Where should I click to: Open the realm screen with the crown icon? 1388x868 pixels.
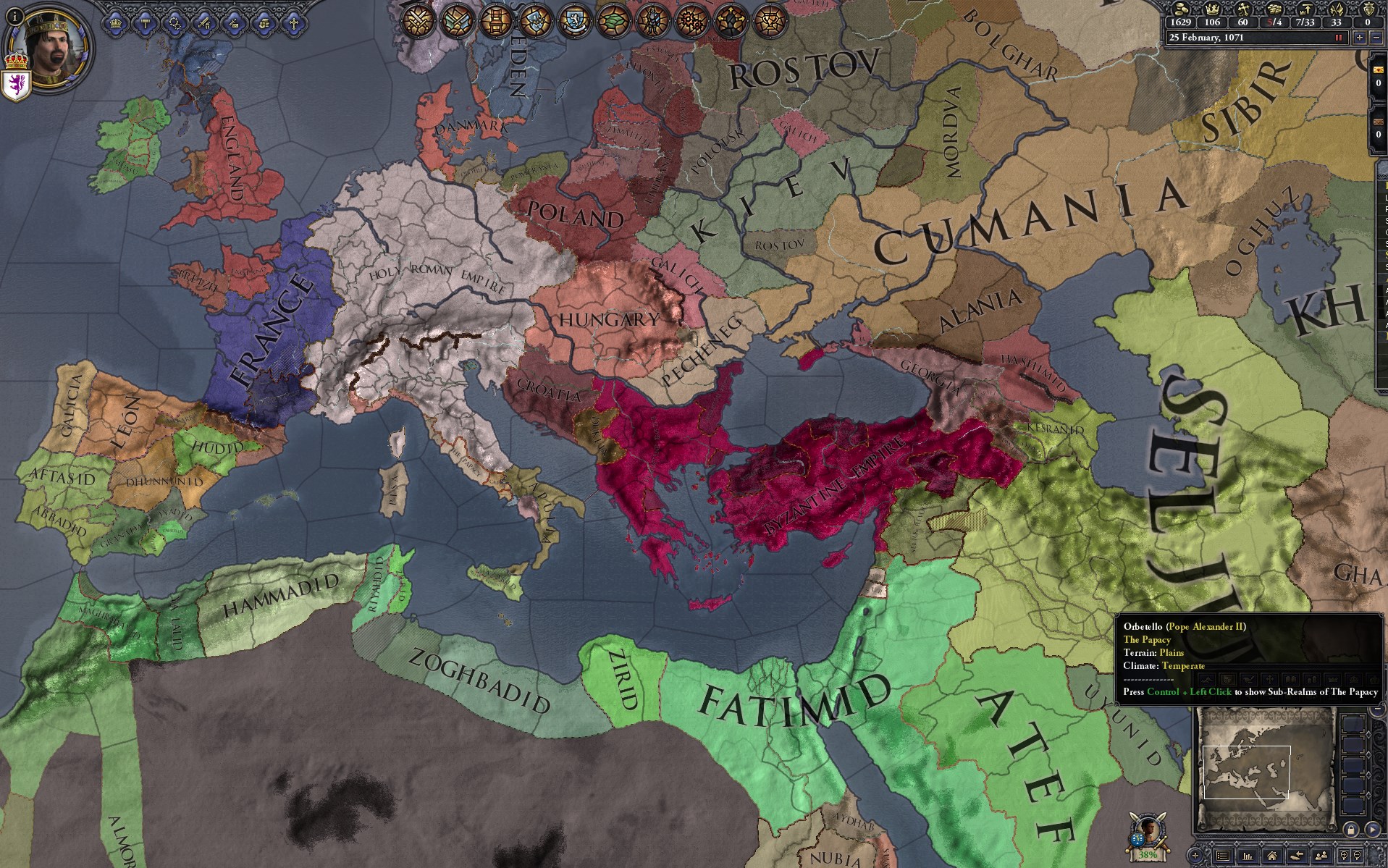(x=116, y=22)
